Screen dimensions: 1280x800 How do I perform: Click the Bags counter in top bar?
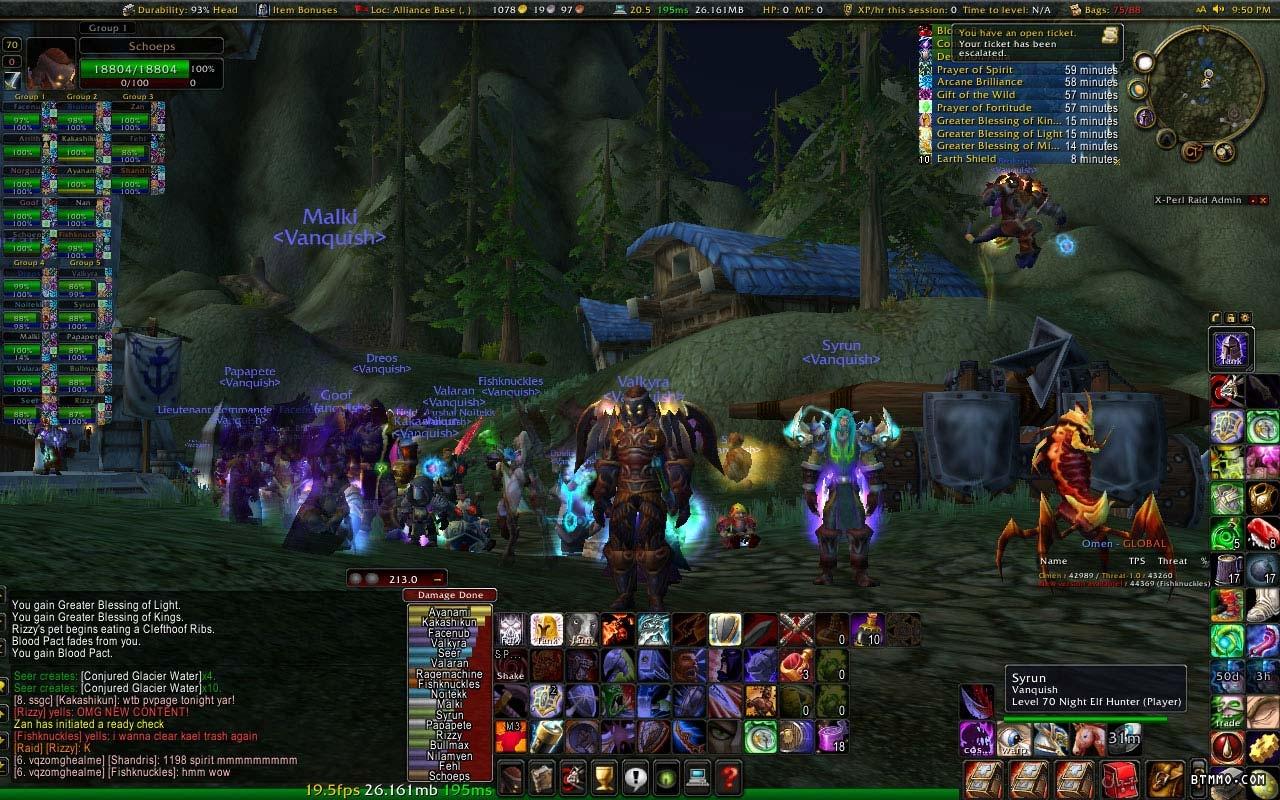pyautogui.click(x=1113, y=9)
